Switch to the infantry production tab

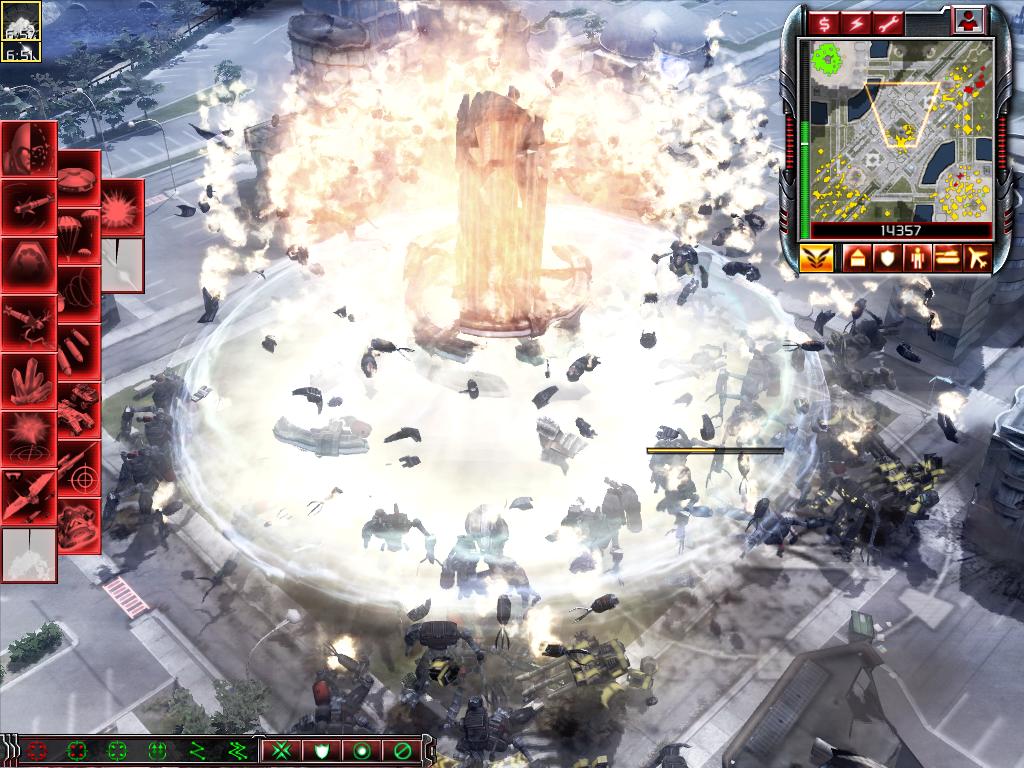(x=917, y=259)
